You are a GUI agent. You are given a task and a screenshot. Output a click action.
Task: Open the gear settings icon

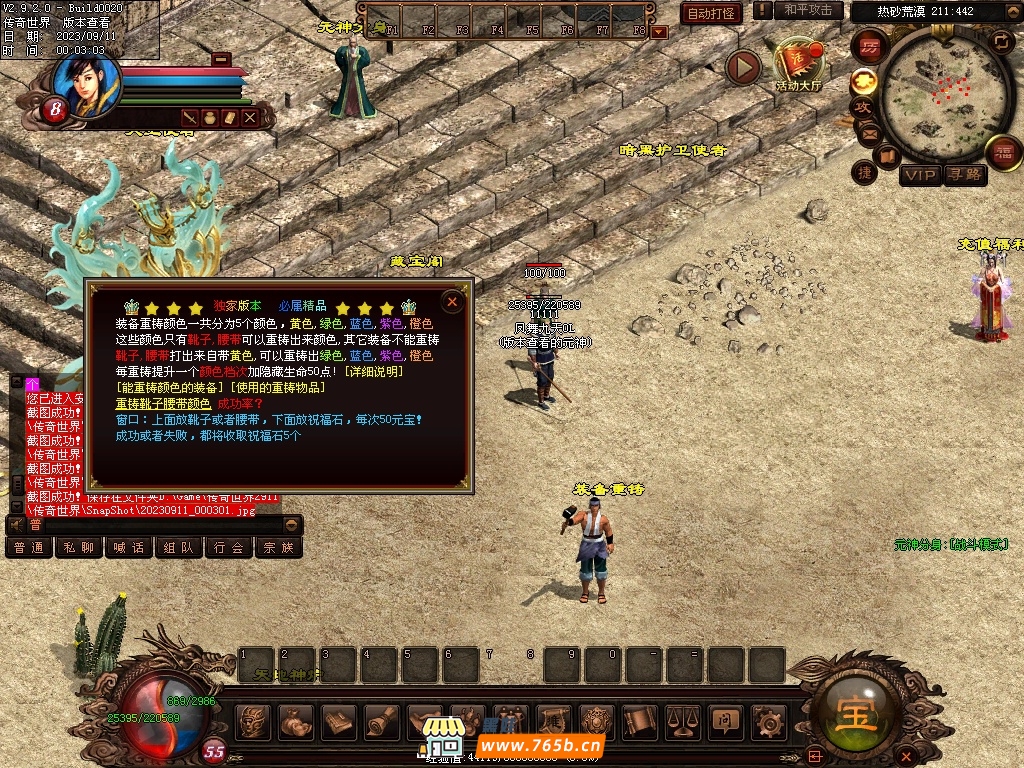pyautogui.click(x=768, y=720)
